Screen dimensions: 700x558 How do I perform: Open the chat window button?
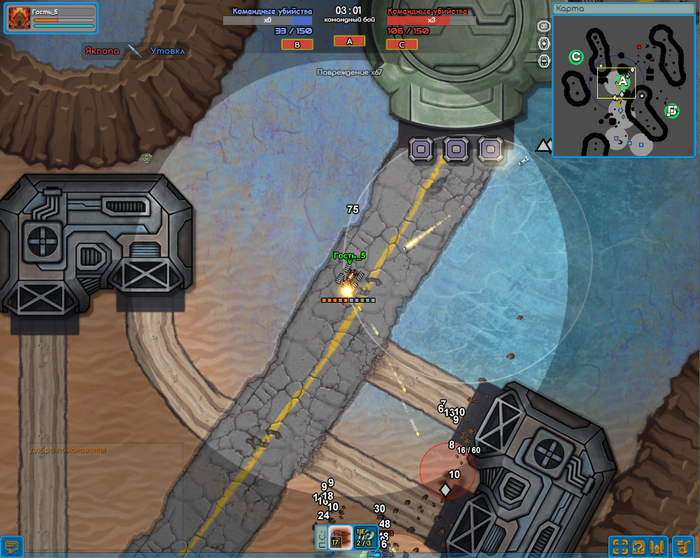point(11,546)
